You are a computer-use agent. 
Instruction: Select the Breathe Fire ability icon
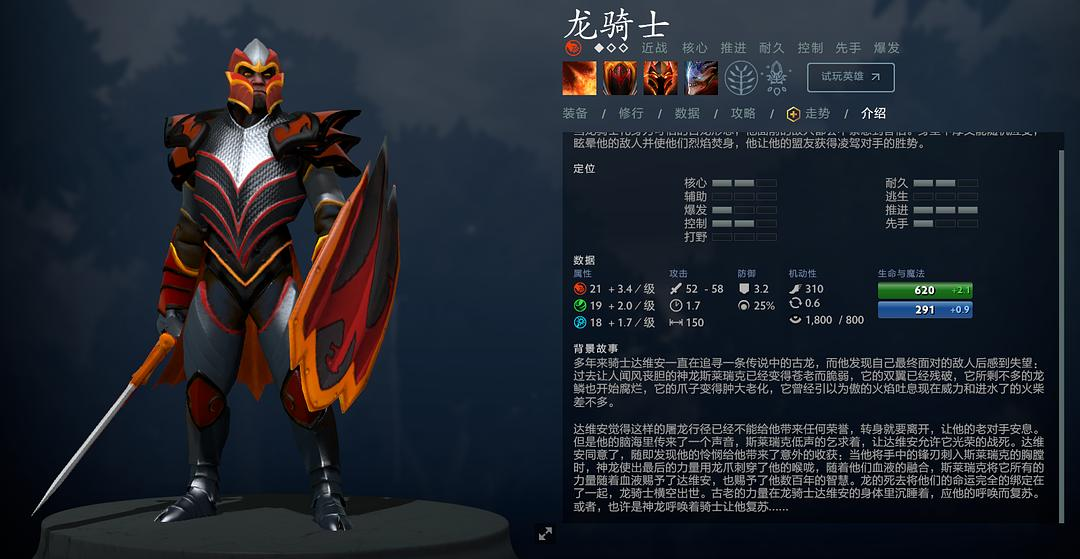coord(579,77)
